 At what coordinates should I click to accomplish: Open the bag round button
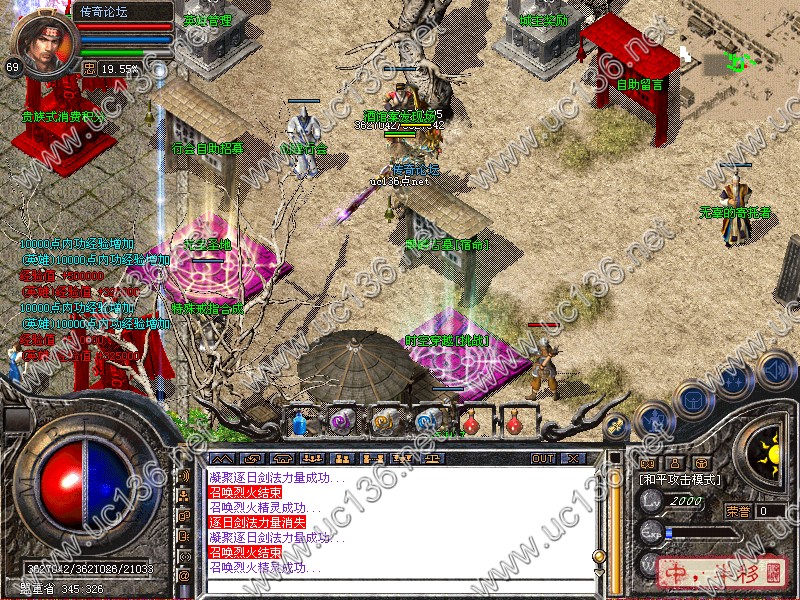point(692,399)
